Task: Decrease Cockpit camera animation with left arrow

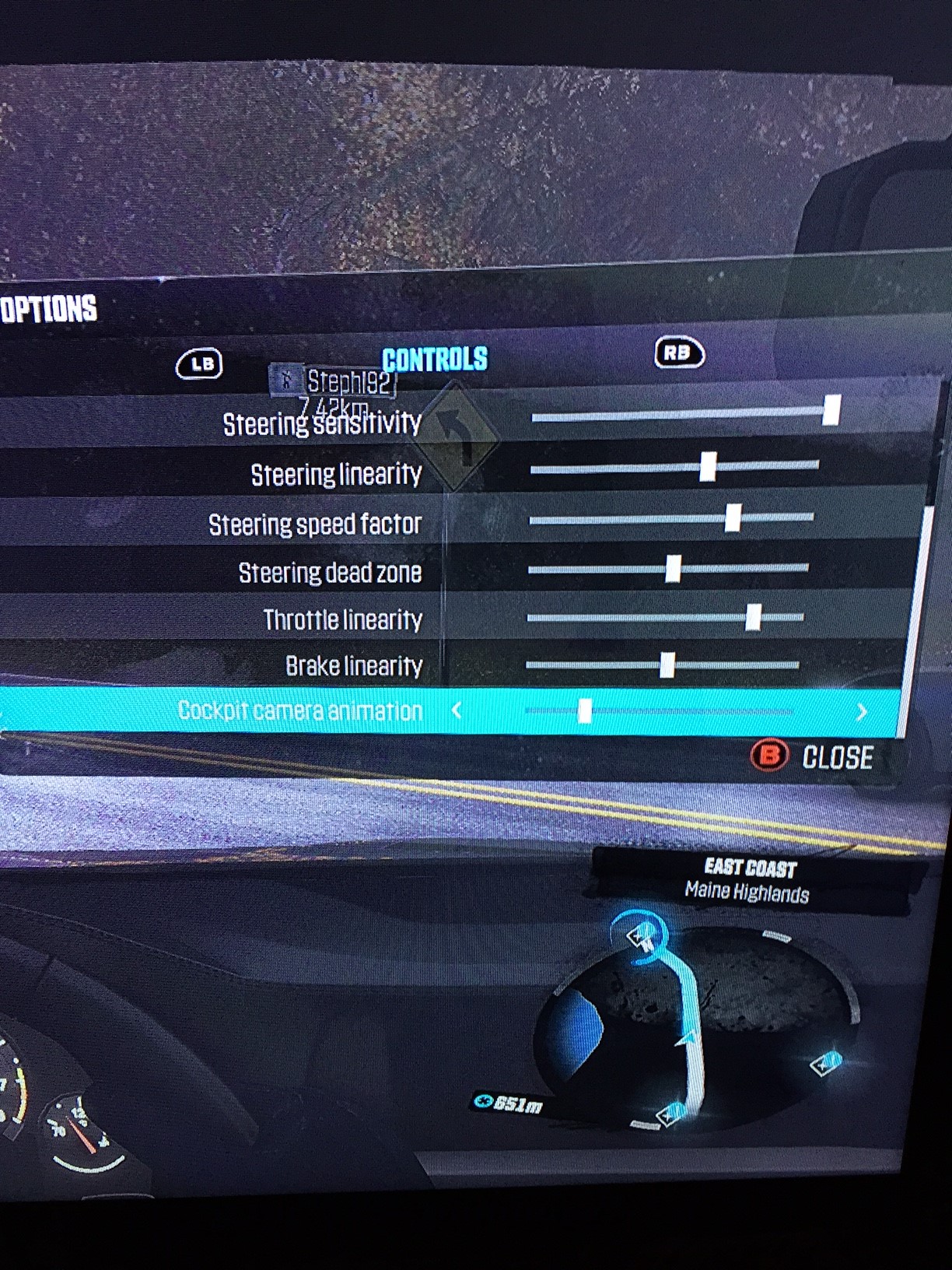Action: coord(457,710)
